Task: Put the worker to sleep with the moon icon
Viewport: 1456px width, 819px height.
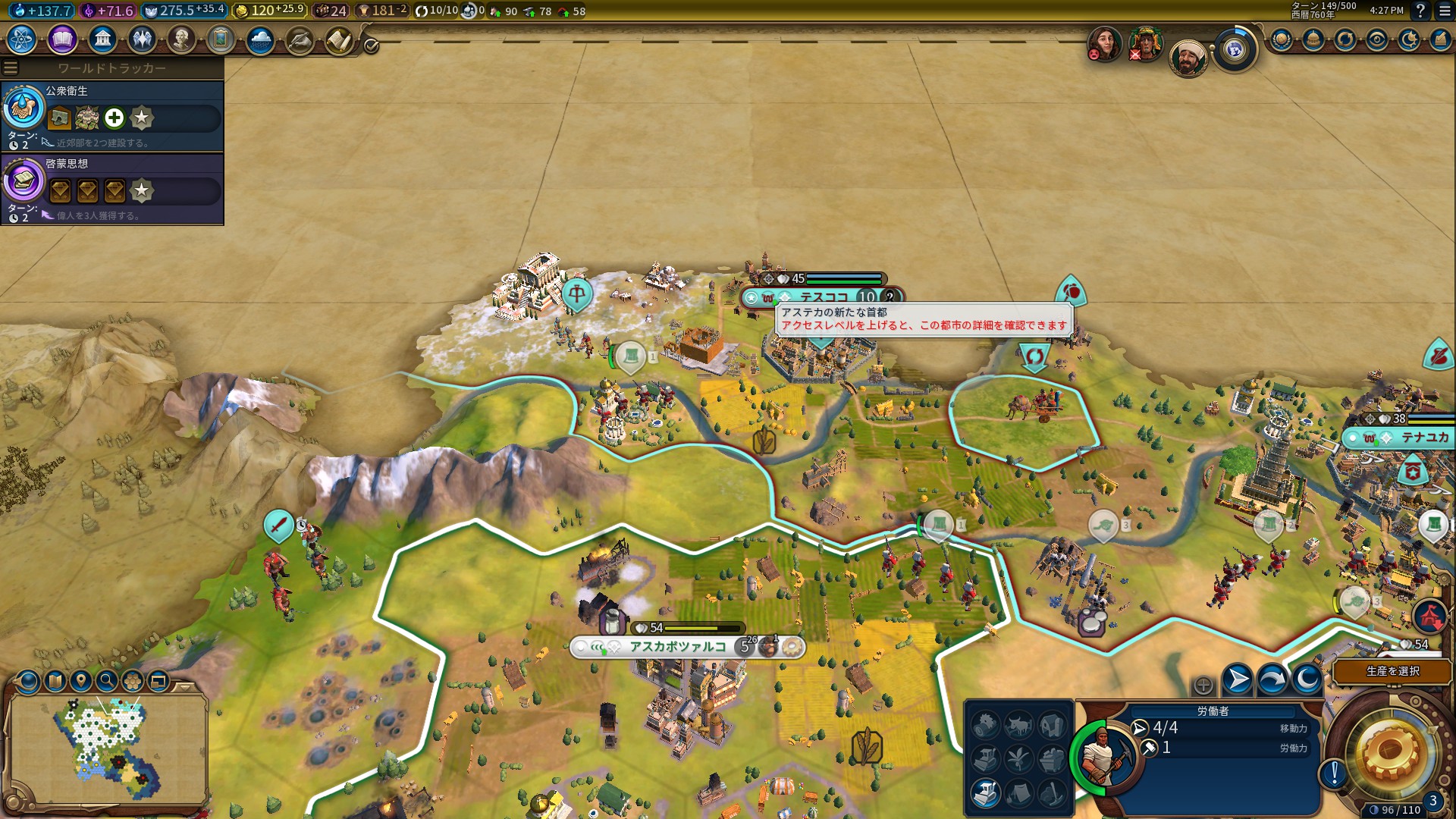Action: pos(1307,679)
